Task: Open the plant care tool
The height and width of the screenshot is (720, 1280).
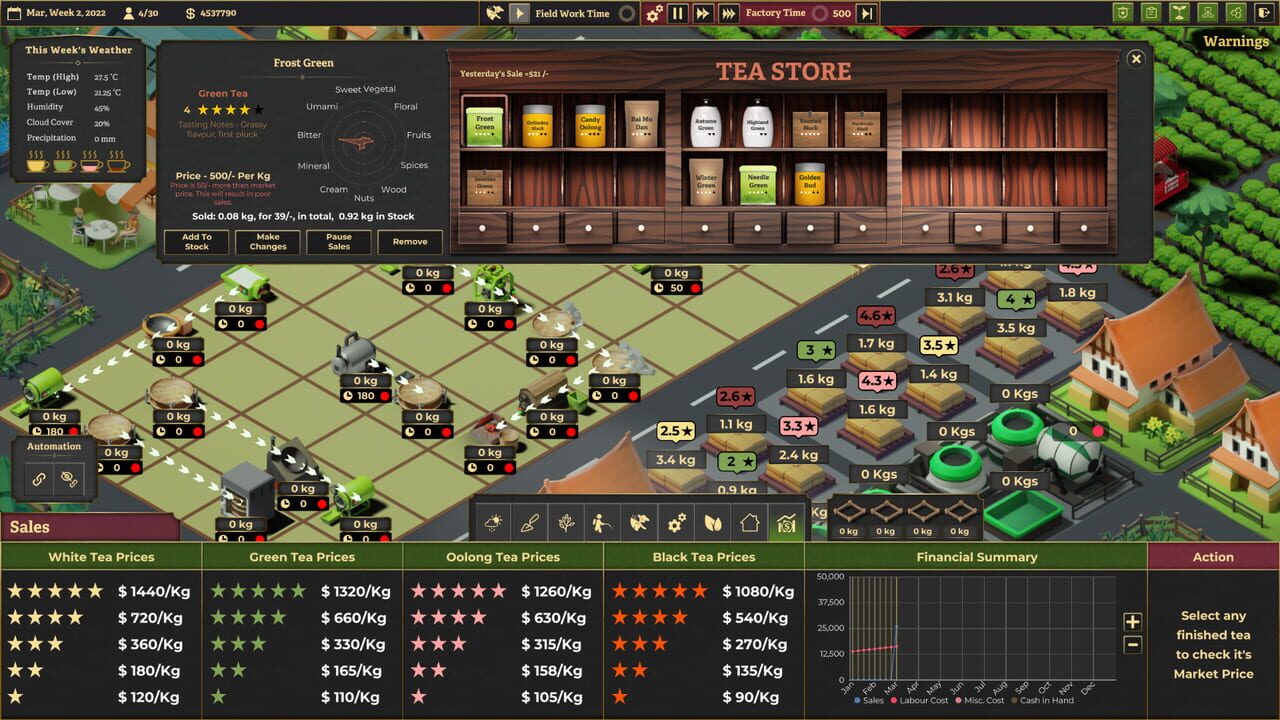Action: pos(566,522)
